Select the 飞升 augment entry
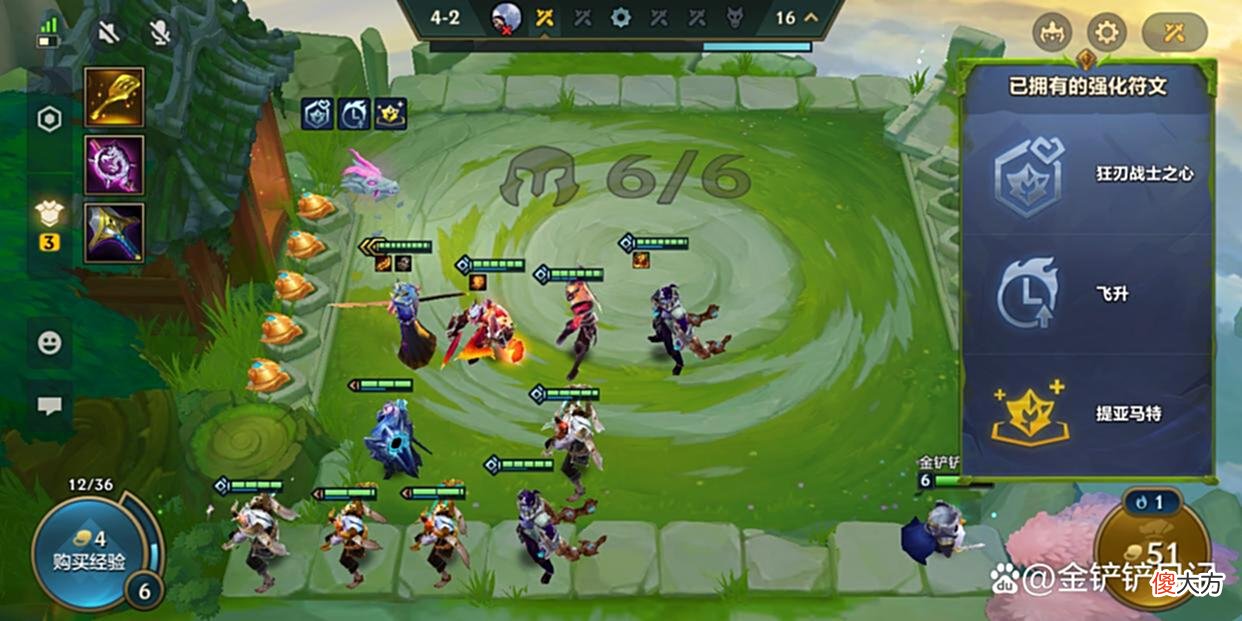Viewport: 1242px width, 621px height. (x=1088, y=295)
